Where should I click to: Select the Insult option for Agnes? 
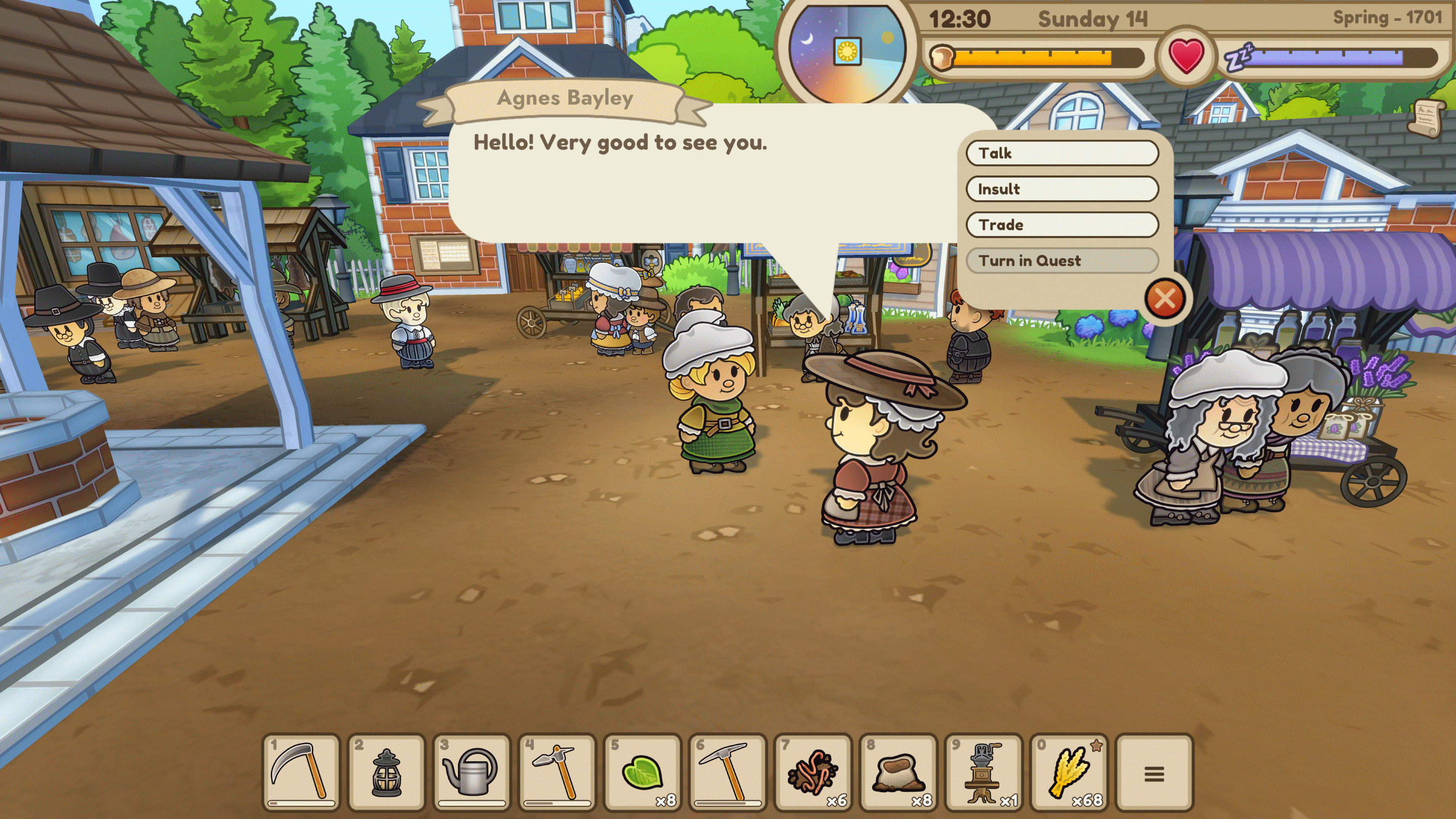1062,189
